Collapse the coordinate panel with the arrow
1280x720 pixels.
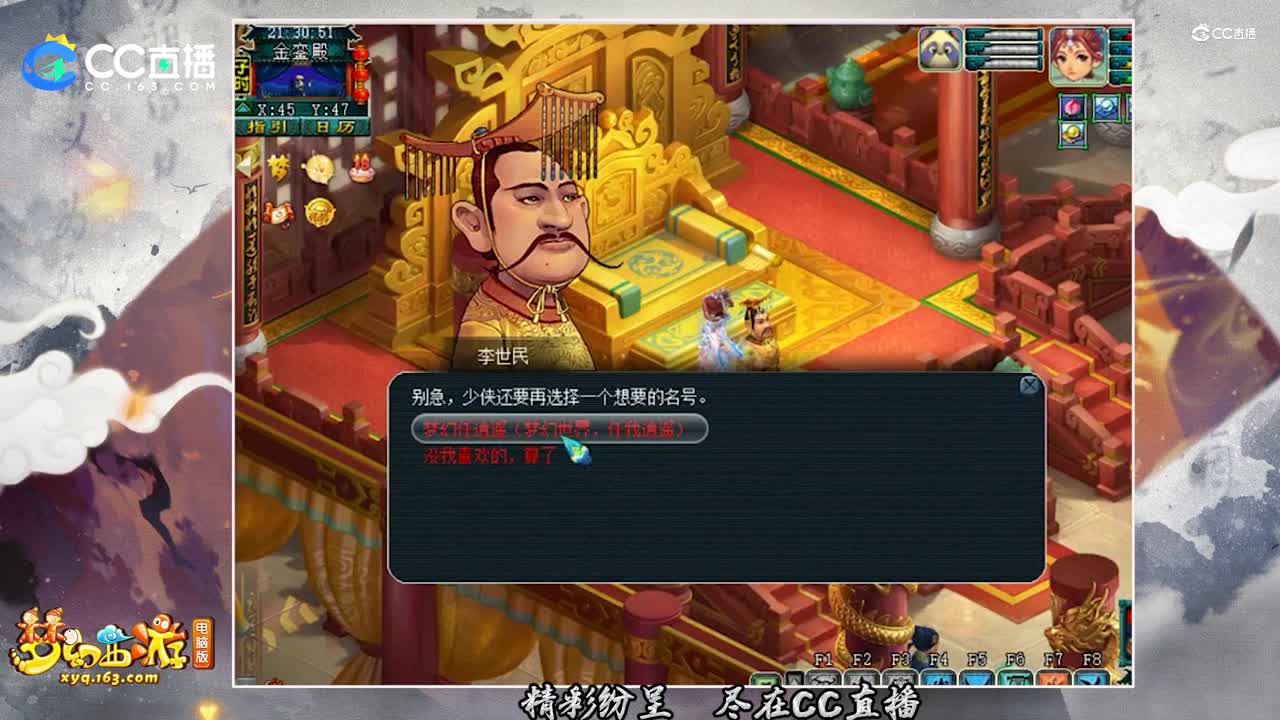coord(244,106)
